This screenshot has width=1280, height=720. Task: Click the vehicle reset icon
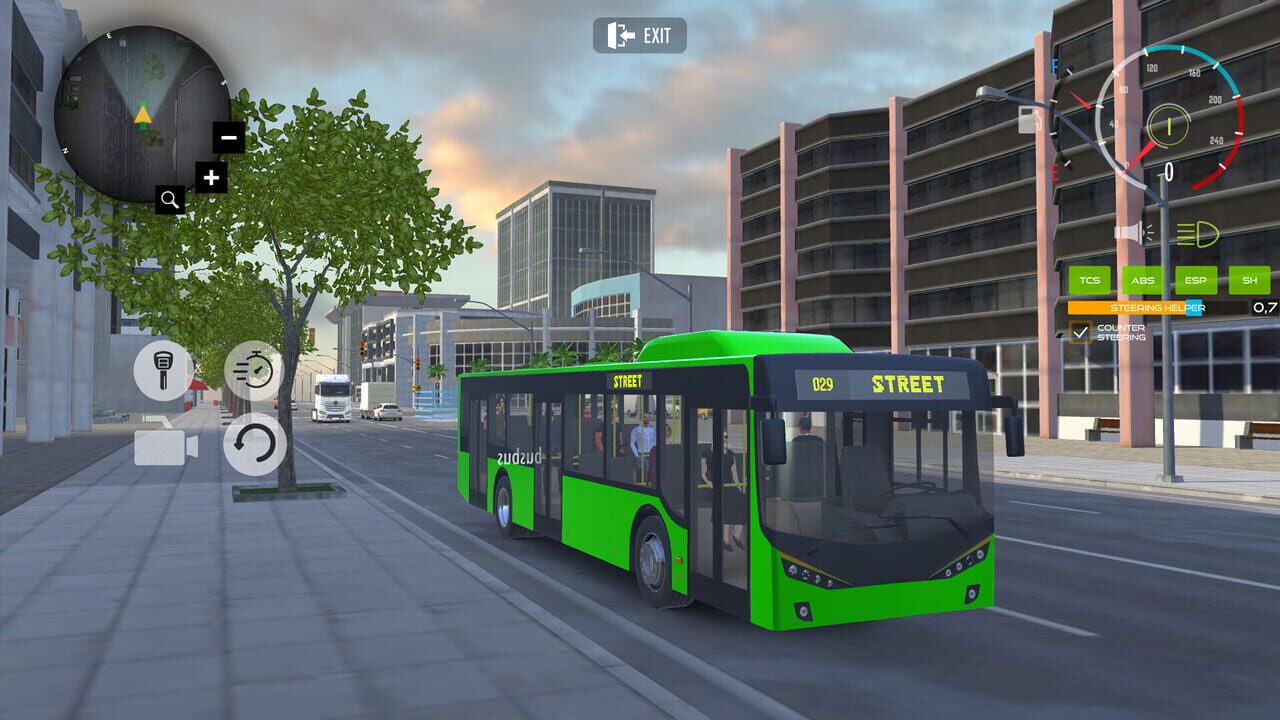point(257,444)
